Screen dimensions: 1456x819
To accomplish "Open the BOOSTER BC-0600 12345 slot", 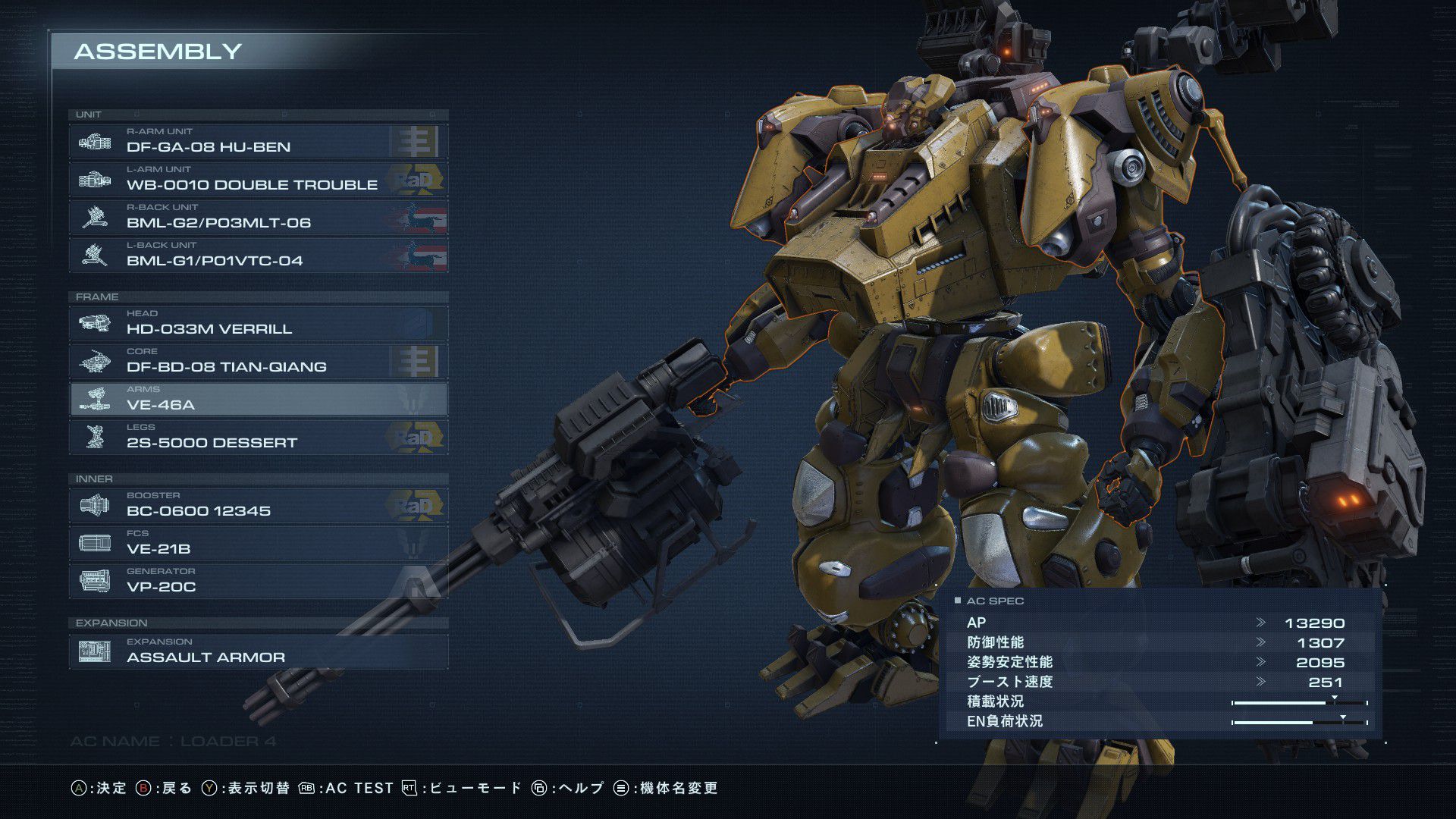I will [x=258, y=505].
